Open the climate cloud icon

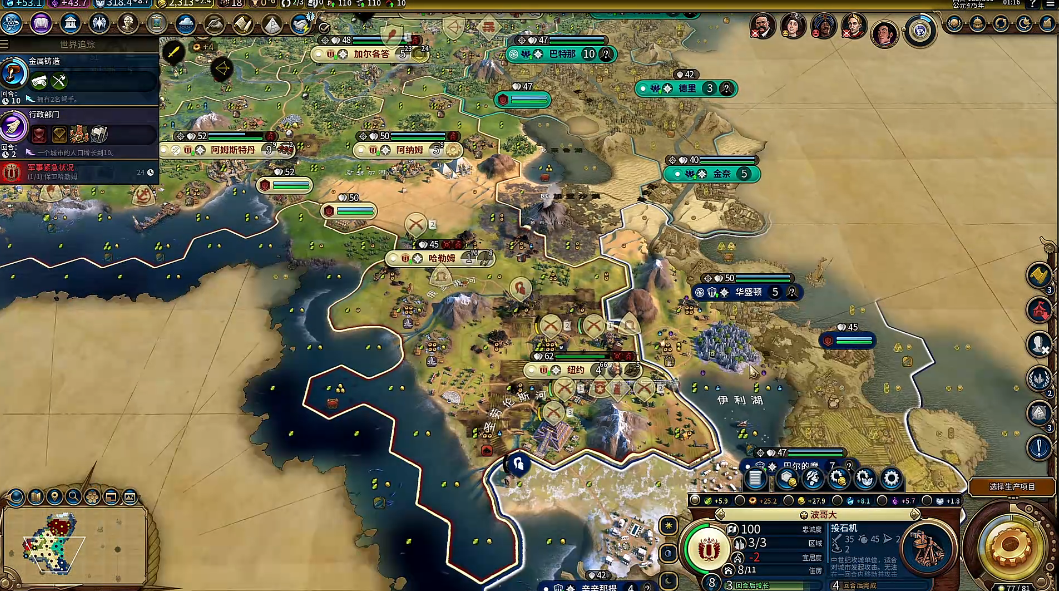[186, 23]
